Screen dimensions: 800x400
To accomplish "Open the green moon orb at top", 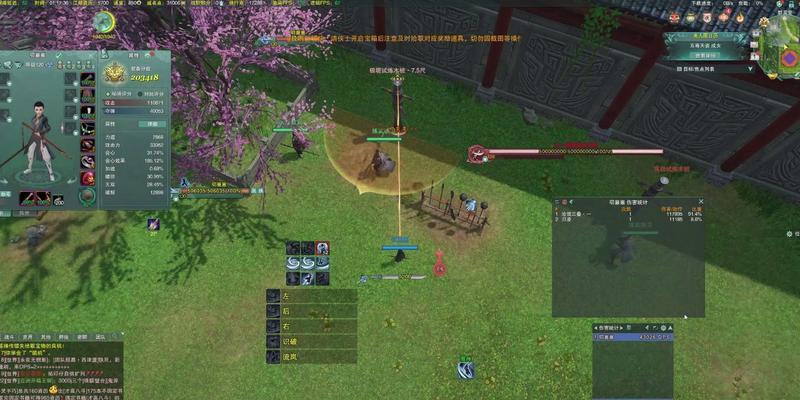I will point(103,23).
